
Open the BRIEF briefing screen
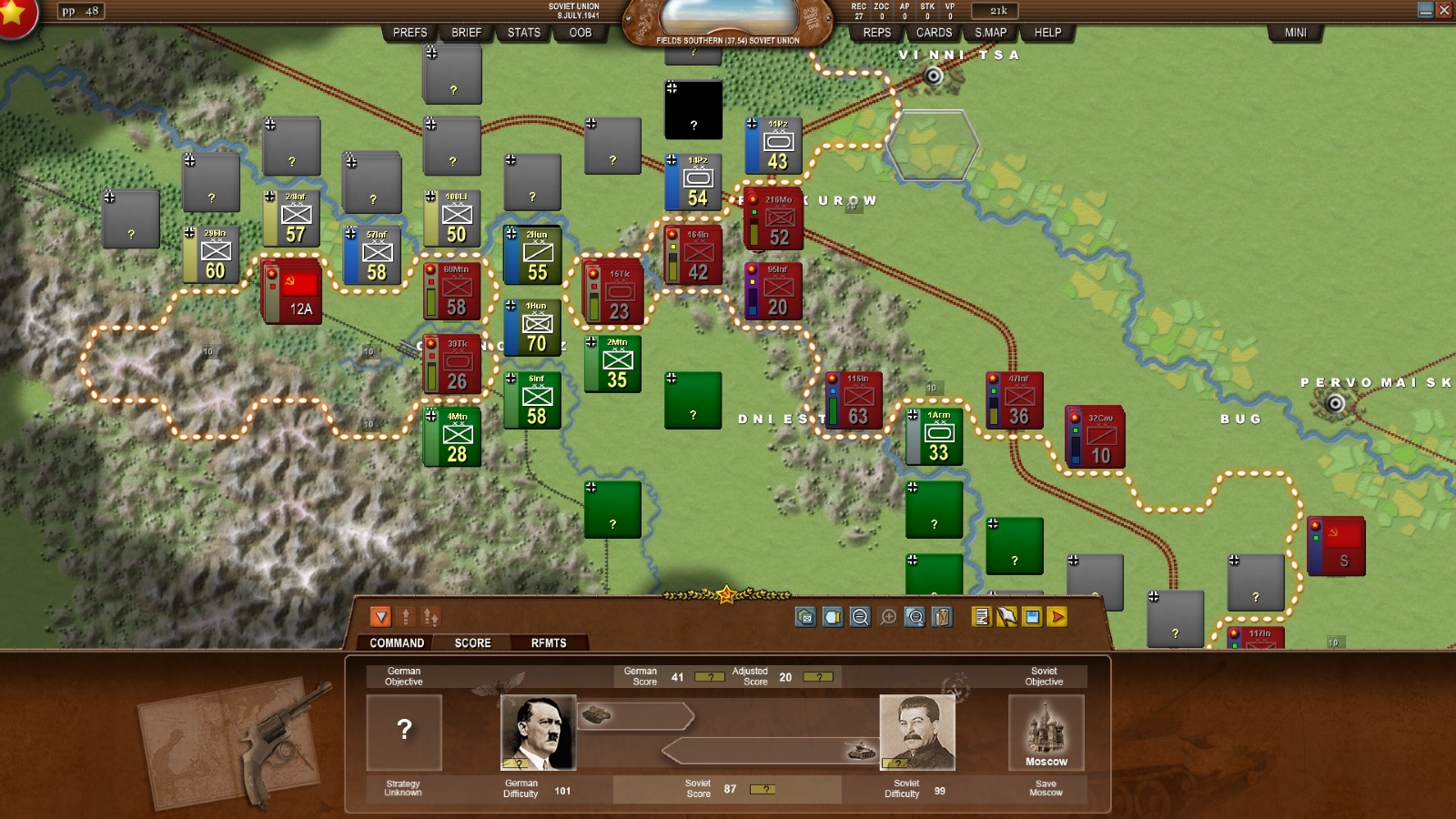click(x=466, y=33)
